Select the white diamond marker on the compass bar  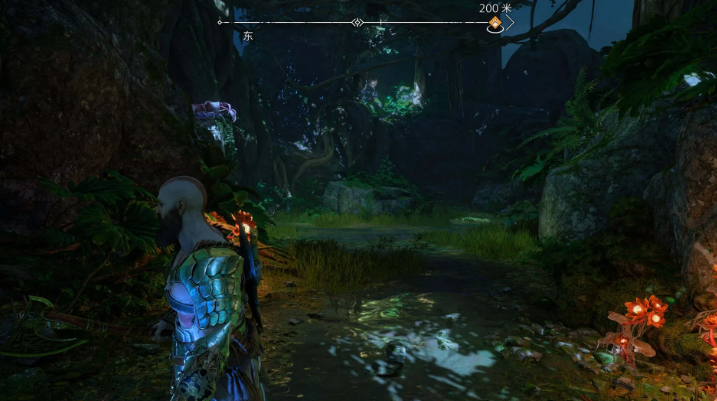[x=357, y=22]
